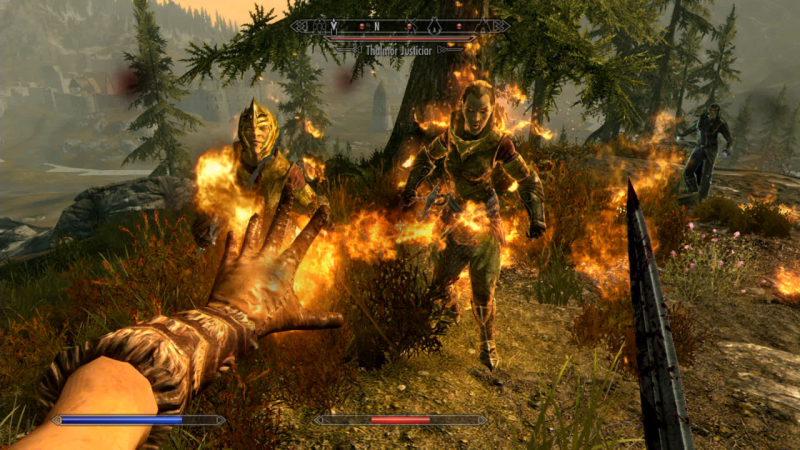The image size is (800, 450).
Task: Select the quest arrow marker on the compass
Action: point(334,26)
